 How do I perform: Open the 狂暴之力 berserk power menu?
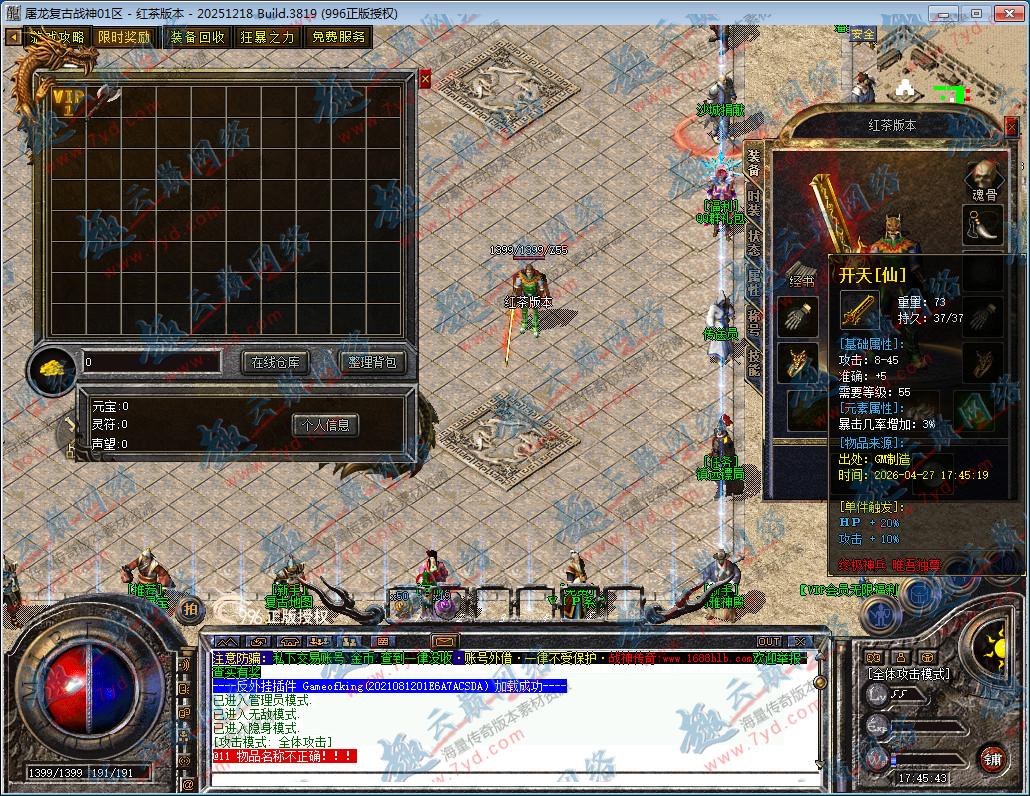pyautogui.click(x=267, y=37)
